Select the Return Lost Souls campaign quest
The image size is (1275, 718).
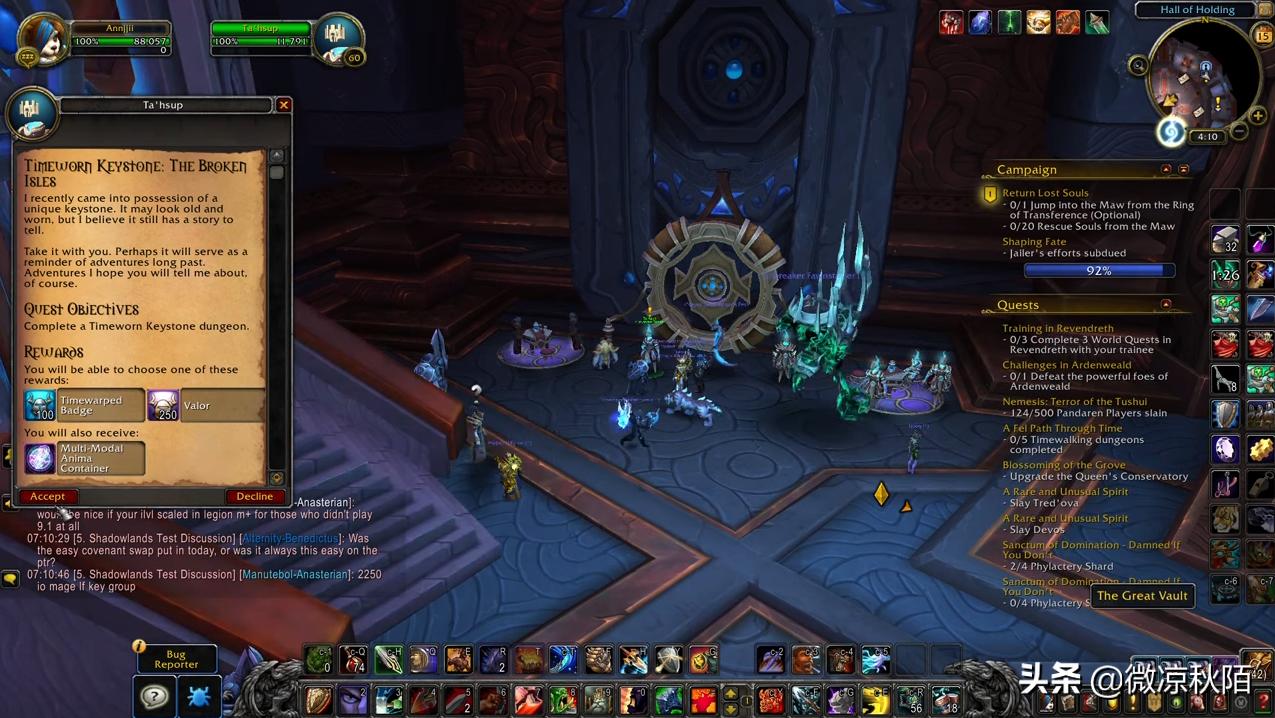coord(1045,193)
